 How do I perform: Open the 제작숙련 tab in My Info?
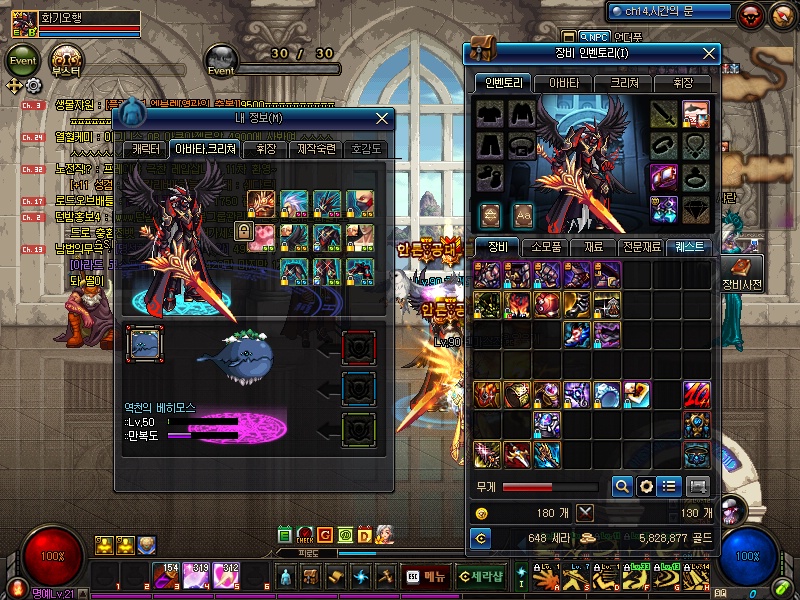coord(317,149)
